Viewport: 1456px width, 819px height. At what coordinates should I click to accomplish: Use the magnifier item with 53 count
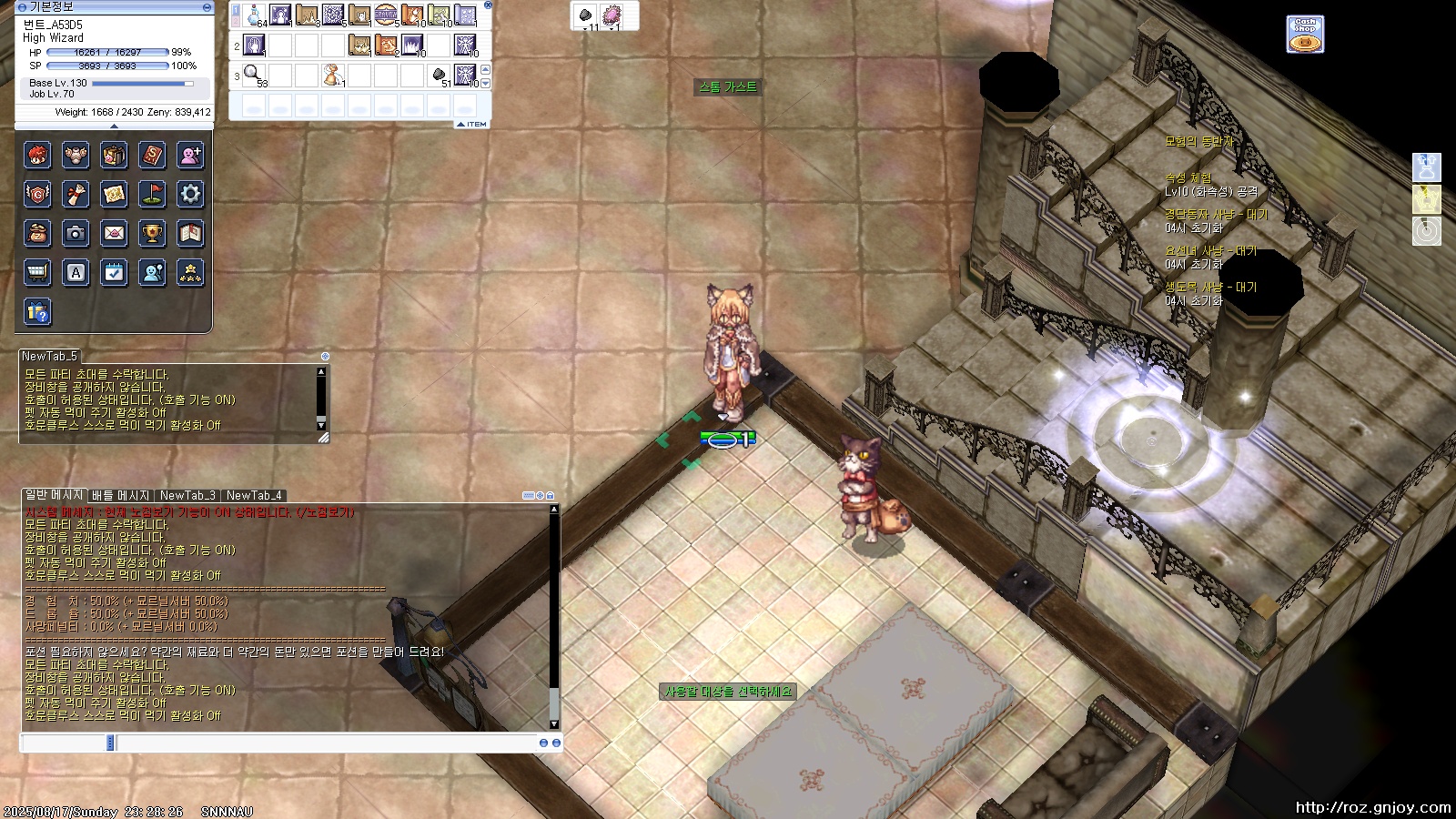coord(254,75)
